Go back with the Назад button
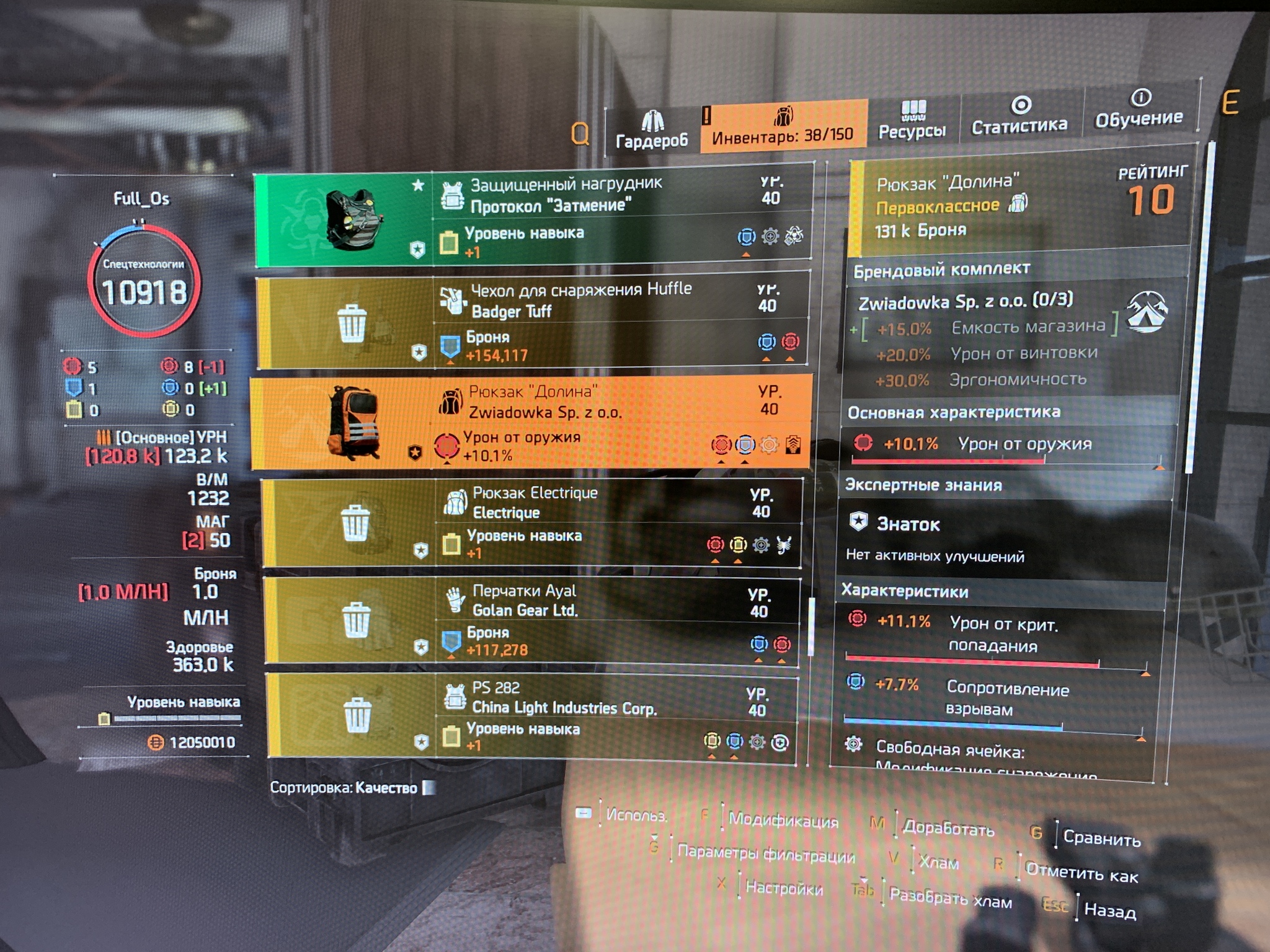Viewport: 1270px width, 952px height. tap(1109, 910)
